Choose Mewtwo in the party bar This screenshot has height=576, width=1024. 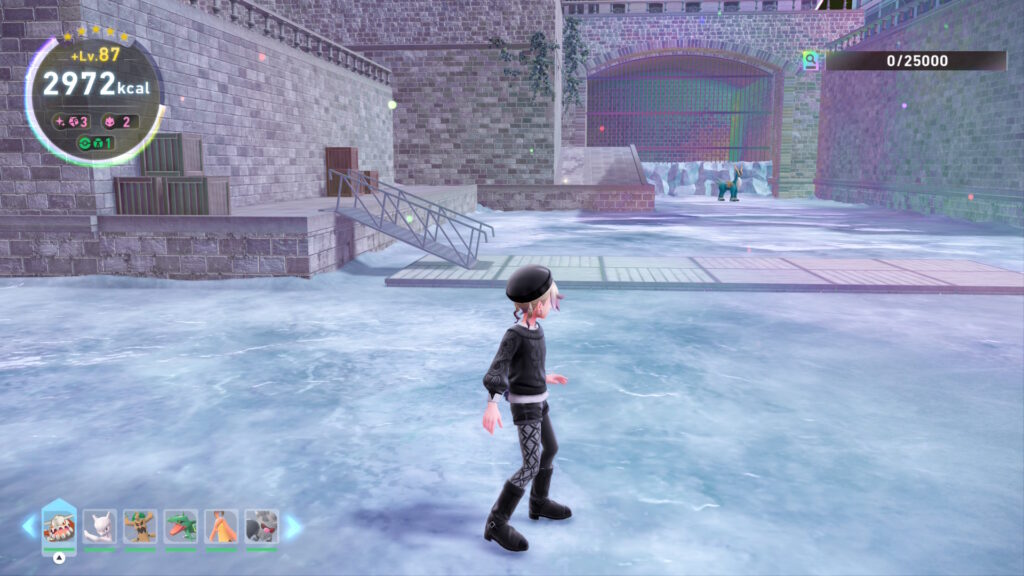pyautogui.click(x=100, y=526)
